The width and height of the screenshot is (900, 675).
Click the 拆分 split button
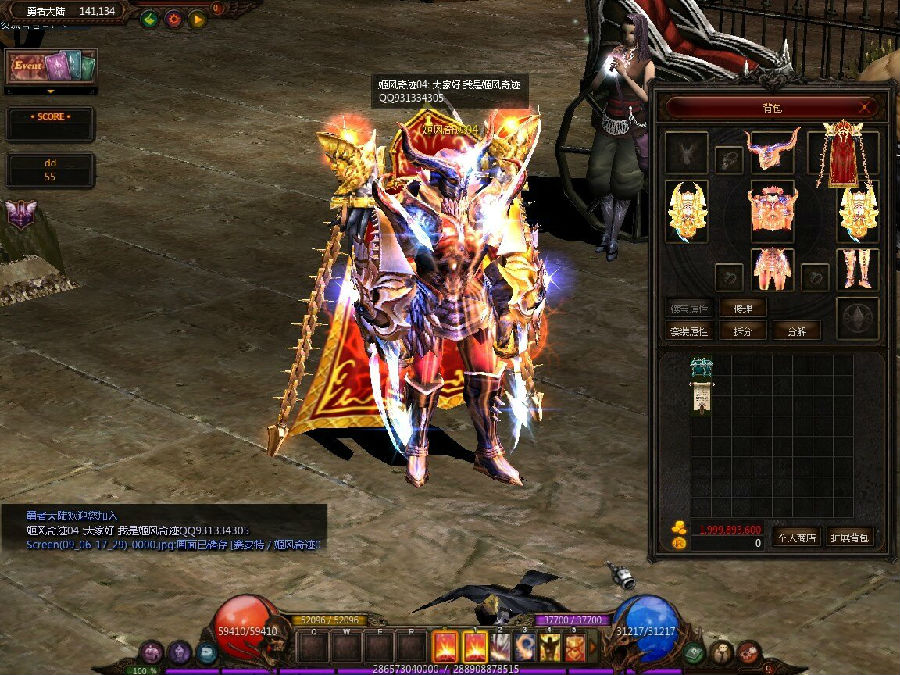[x=742, y=330]
